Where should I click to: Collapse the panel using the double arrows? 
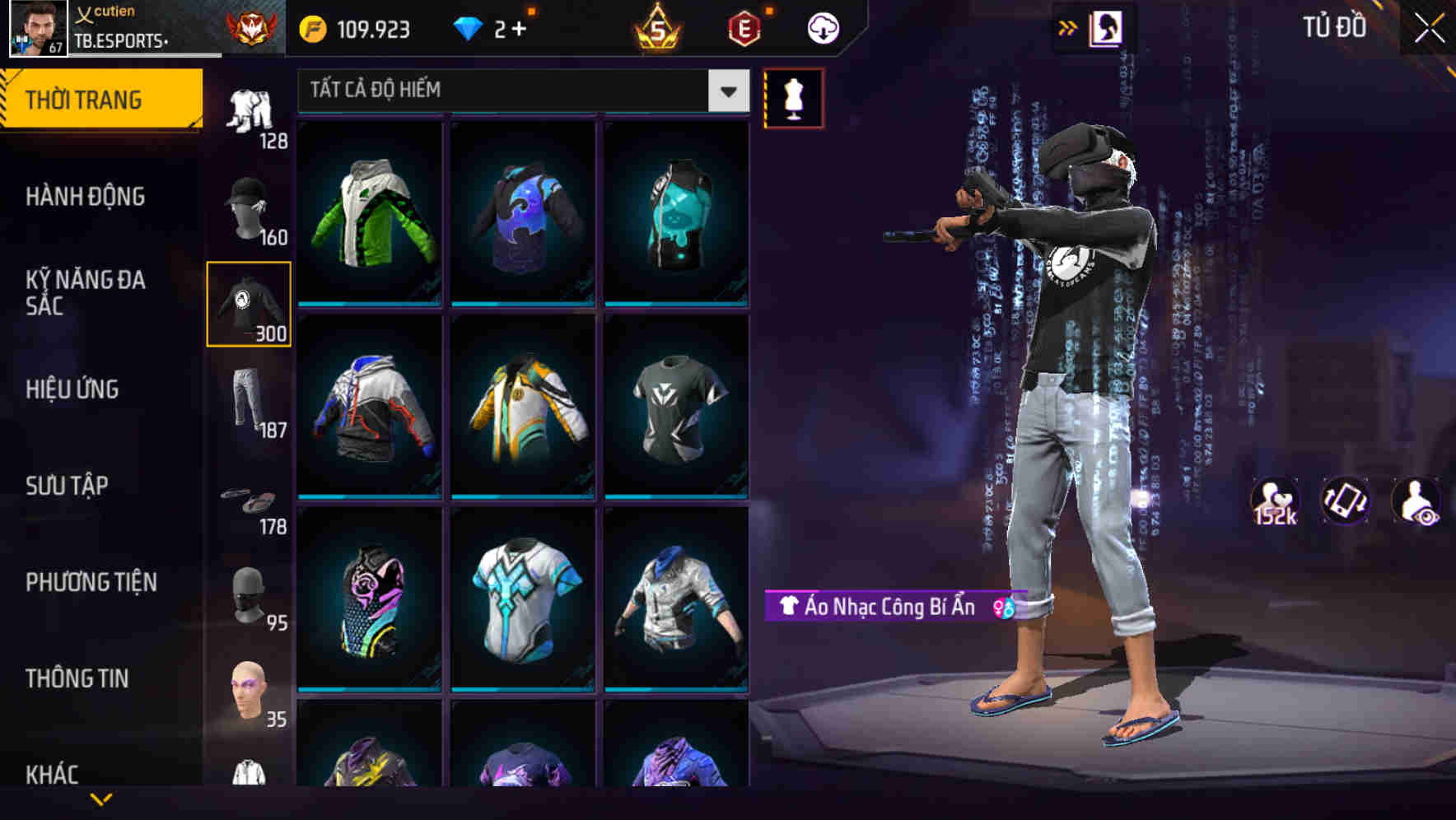click(x=1067, y=26)
